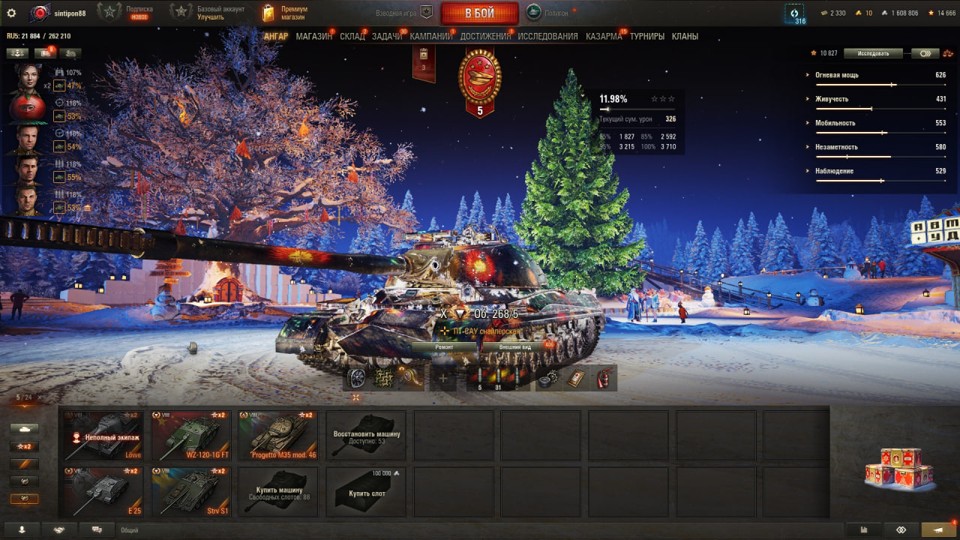Select the Progetto M35 mod. 46 tank
The image size is (960, 540).
point(278,435)
